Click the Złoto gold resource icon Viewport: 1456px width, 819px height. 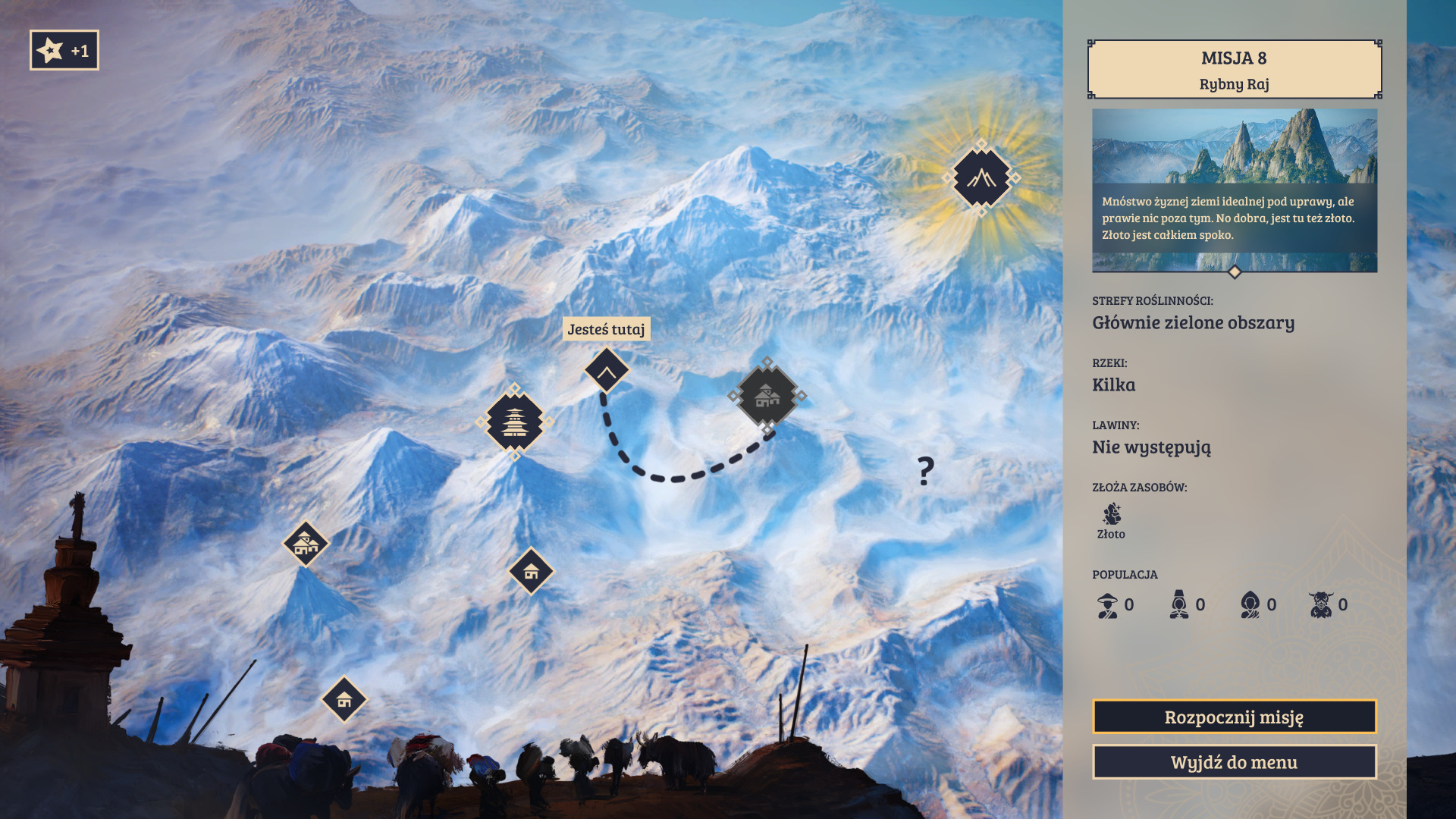[1112, 515]
